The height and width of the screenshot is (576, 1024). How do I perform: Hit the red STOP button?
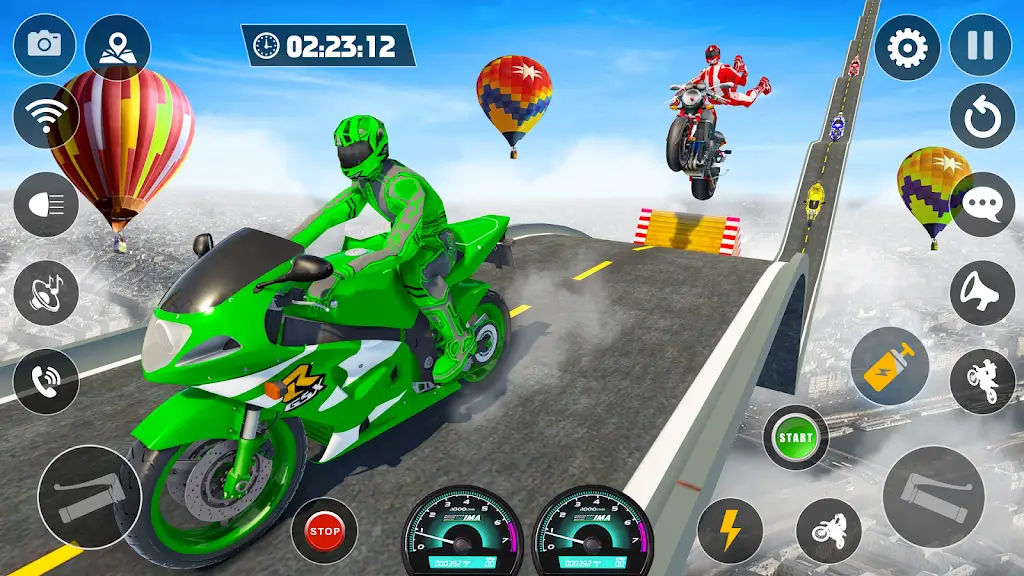coord(324,530)
